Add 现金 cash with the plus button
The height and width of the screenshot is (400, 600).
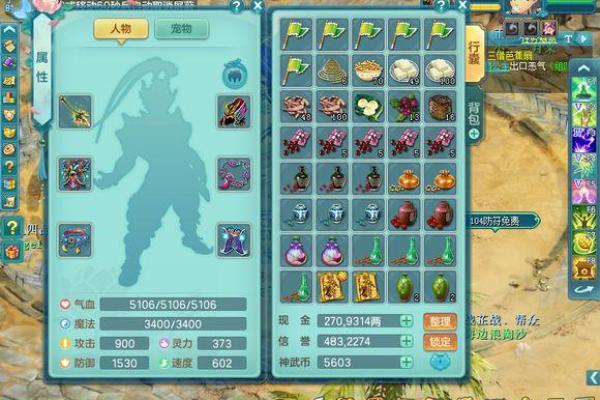click(x=406, y=321)
